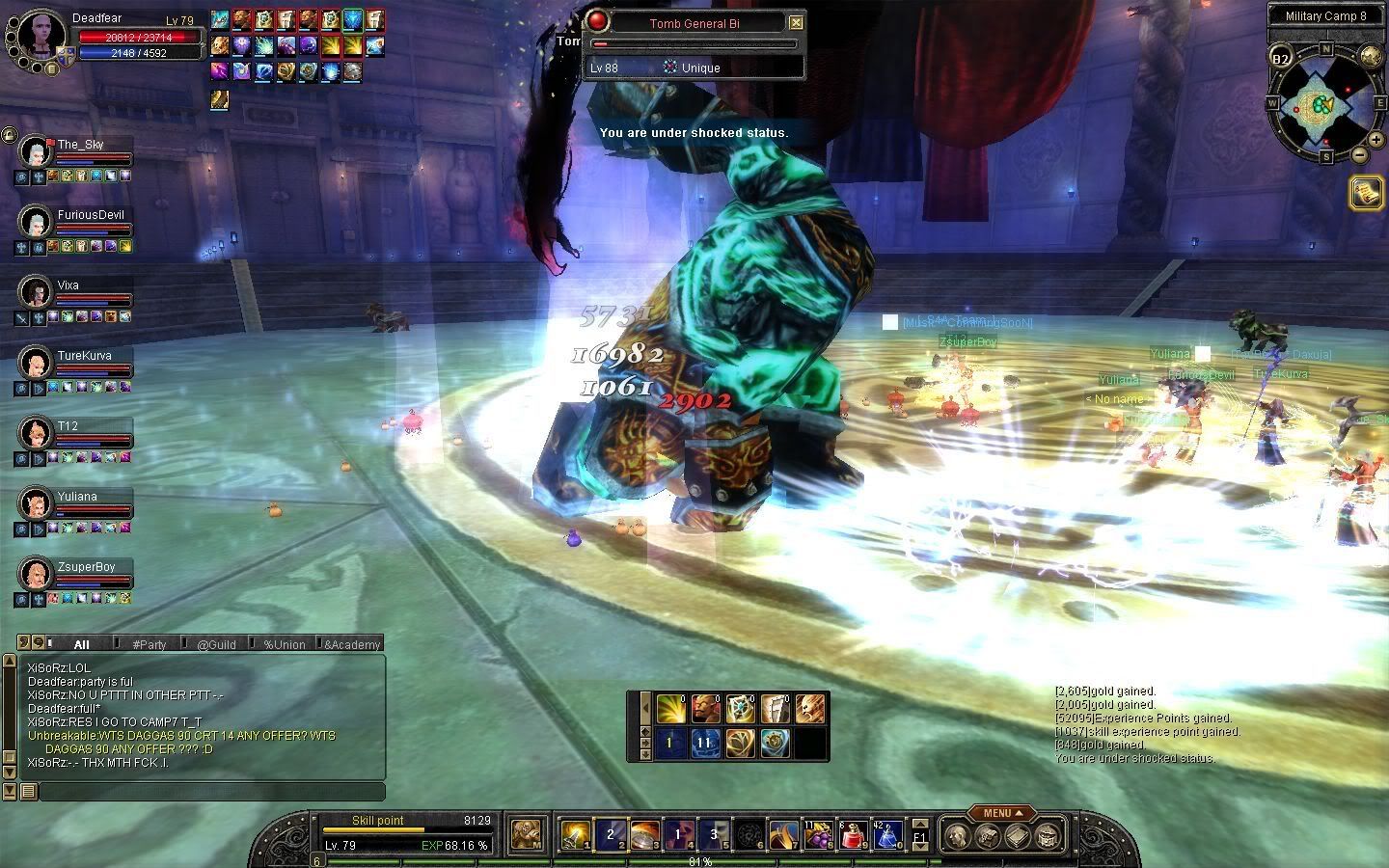
Task: Switch to the %Union chat tab
Action: coord(284,644)
